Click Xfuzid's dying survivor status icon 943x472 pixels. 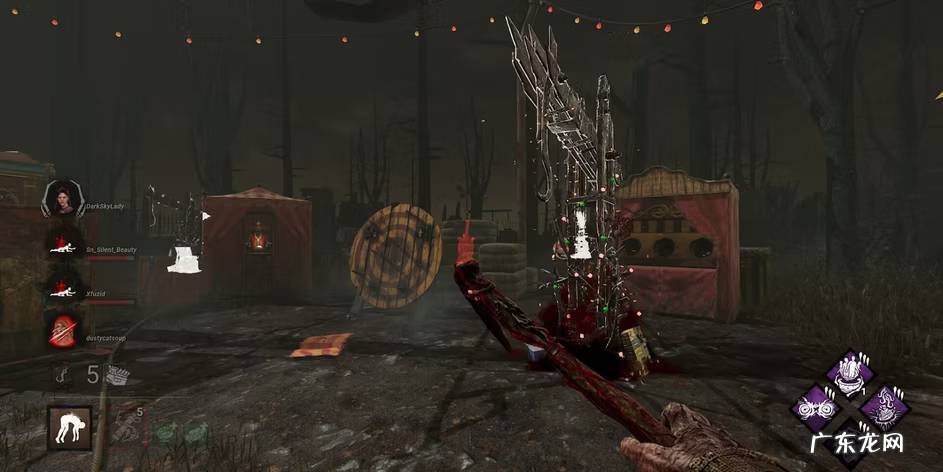(63, 288)
